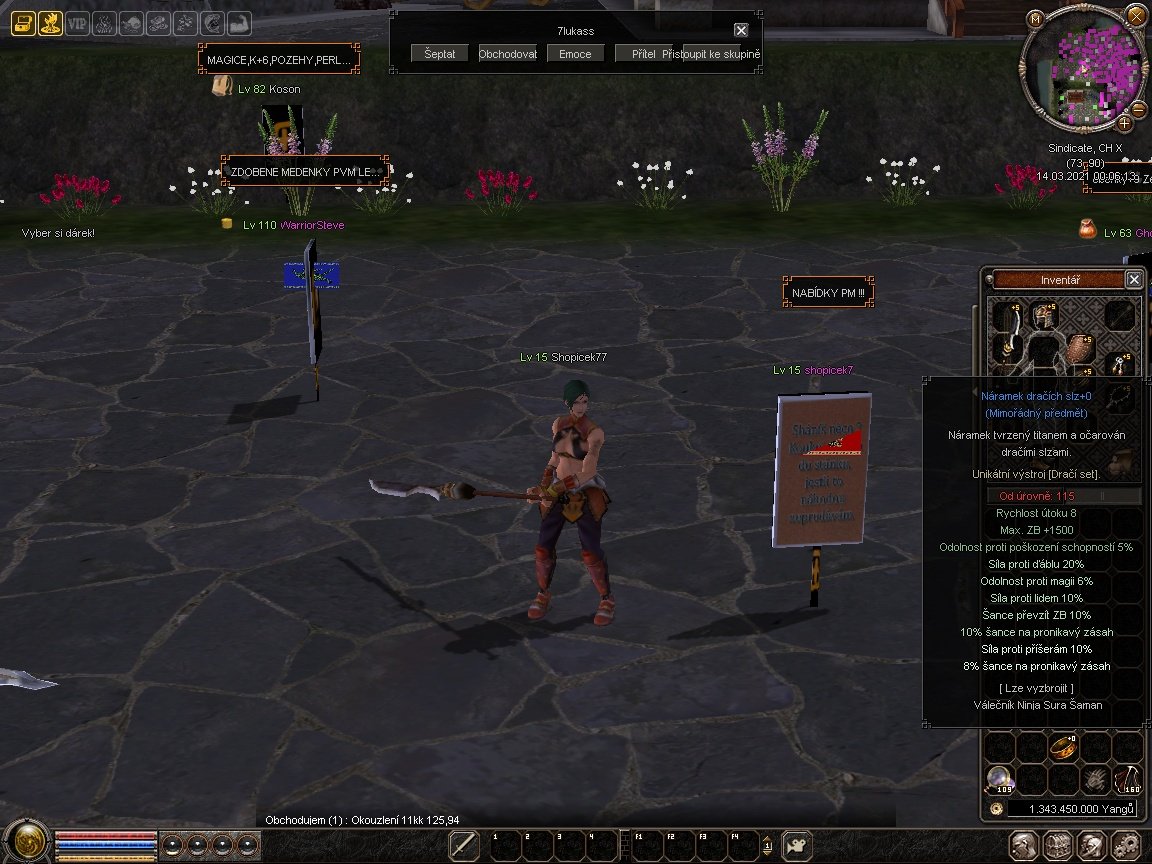Open the world map with minimap M button
This screenshot has height=864, width=1152.
point(1035,18)
